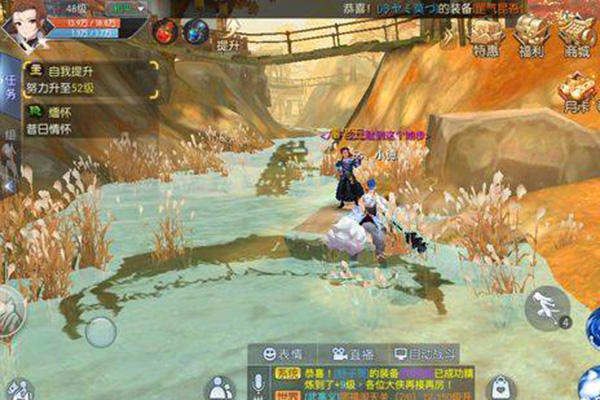The height and width of the screenshot is (400, 600).
Task: Activate the dash skill button
Action: (547, 306)
